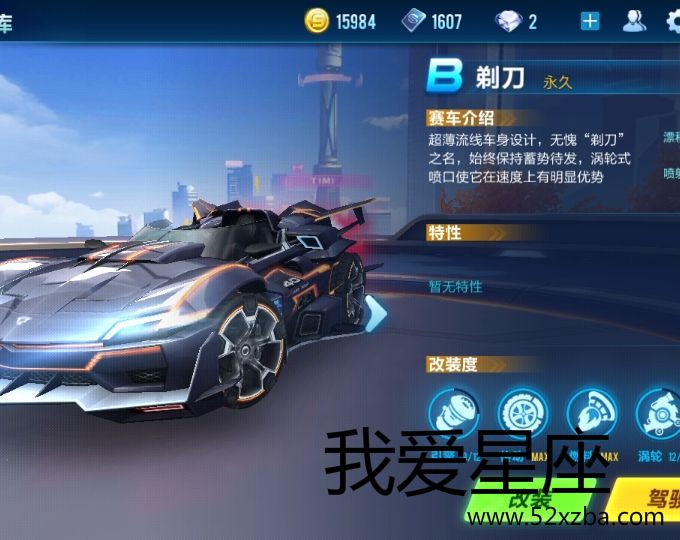
Task: Select the fuel nozzle upgrade icon
Action: (x=591, y=414)
